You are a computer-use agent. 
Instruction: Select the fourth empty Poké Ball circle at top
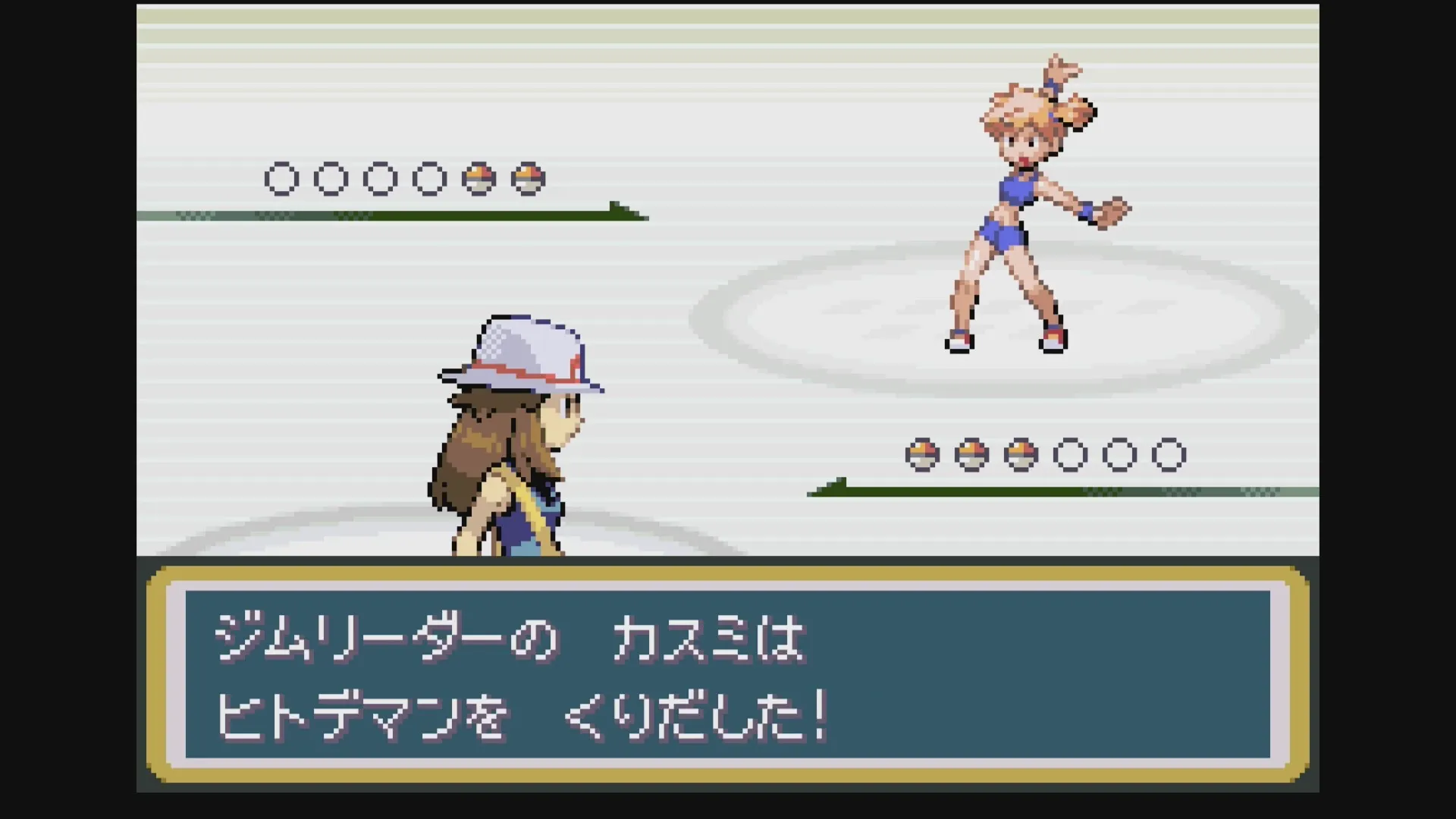tap(431, 178)
